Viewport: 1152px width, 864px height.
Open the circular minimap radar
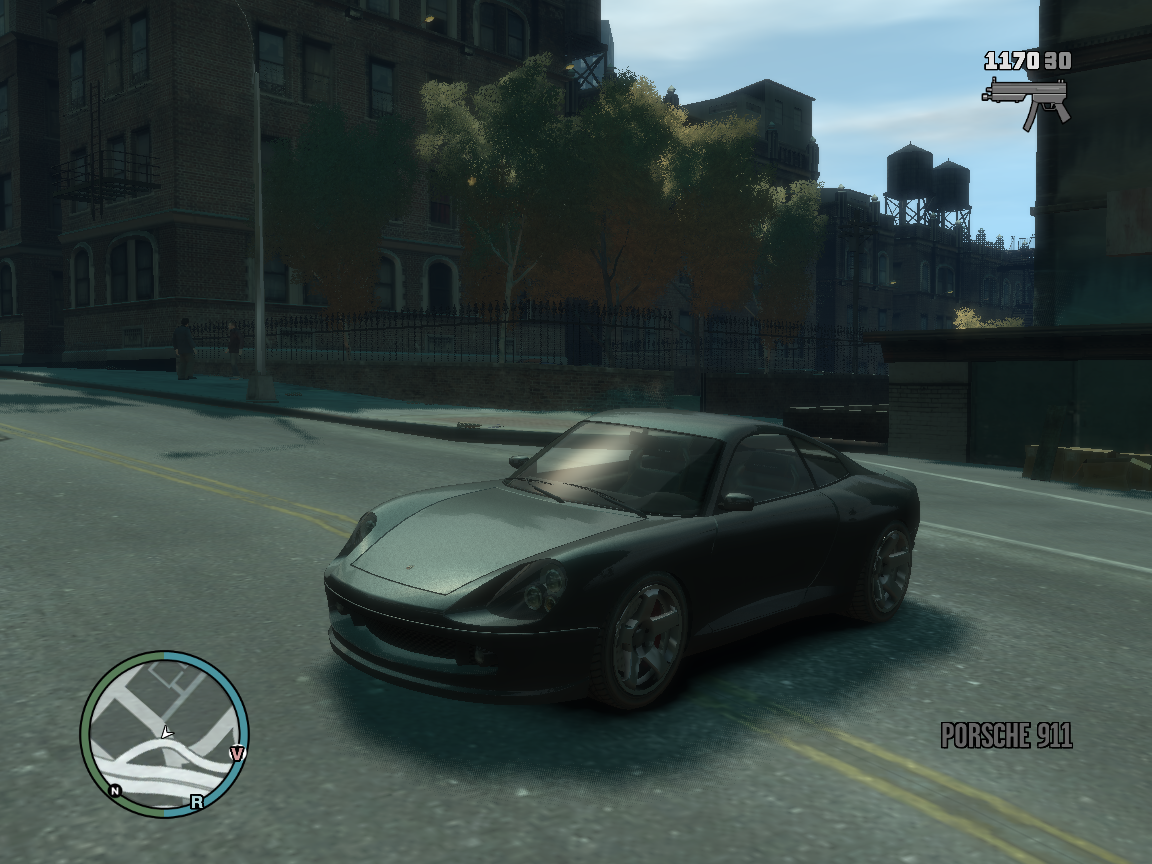point(164,734)
